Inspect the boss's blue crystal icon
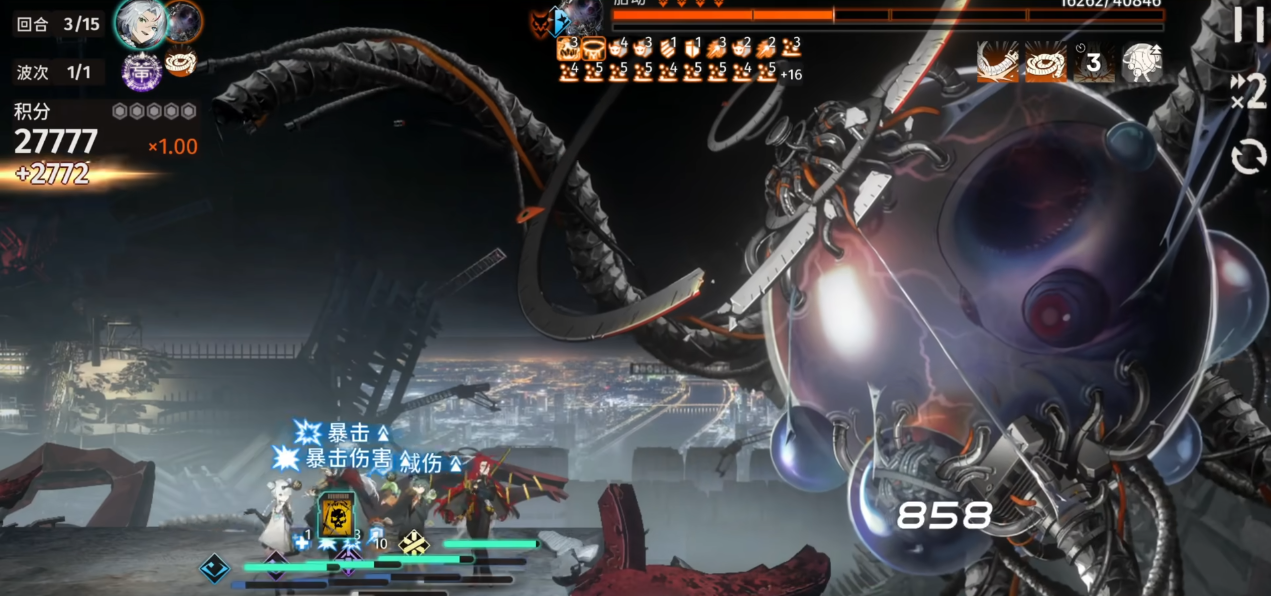The height and width of the screenshot is (596, 1271). point(560,21)
